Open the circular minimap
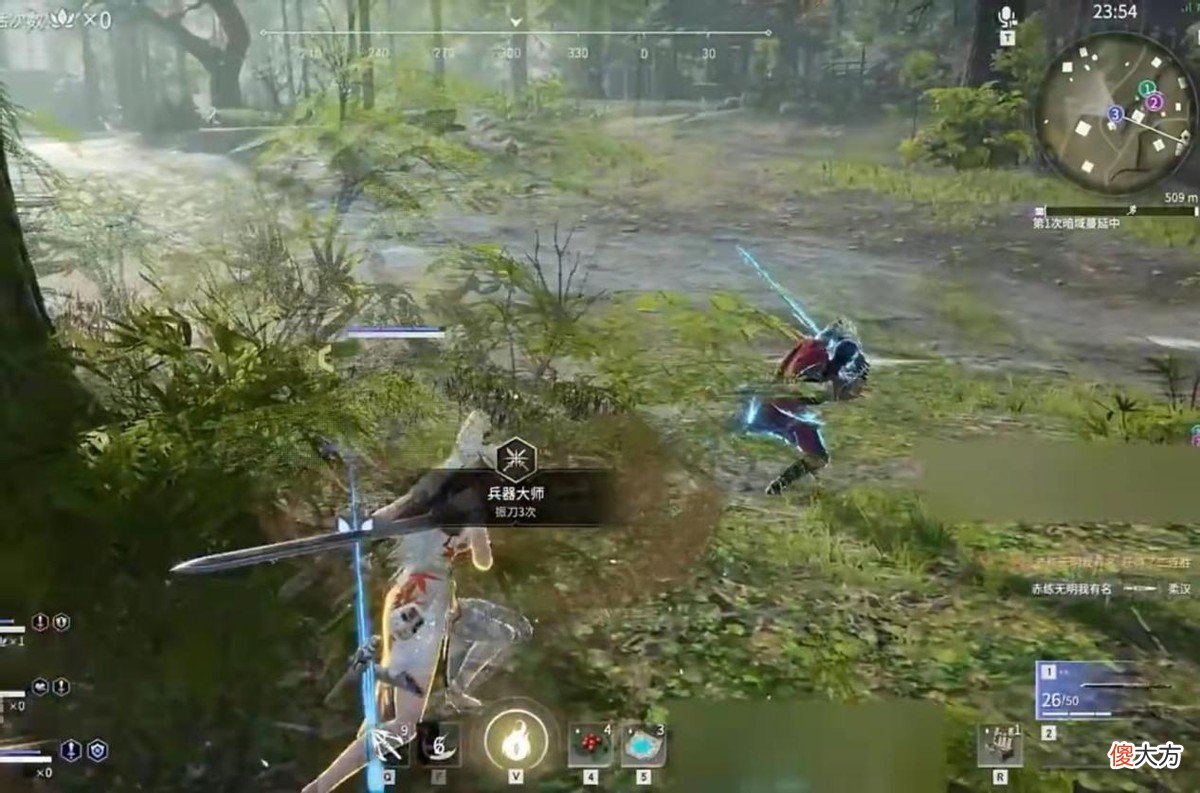1200x793 pixels. (1116, 112)
